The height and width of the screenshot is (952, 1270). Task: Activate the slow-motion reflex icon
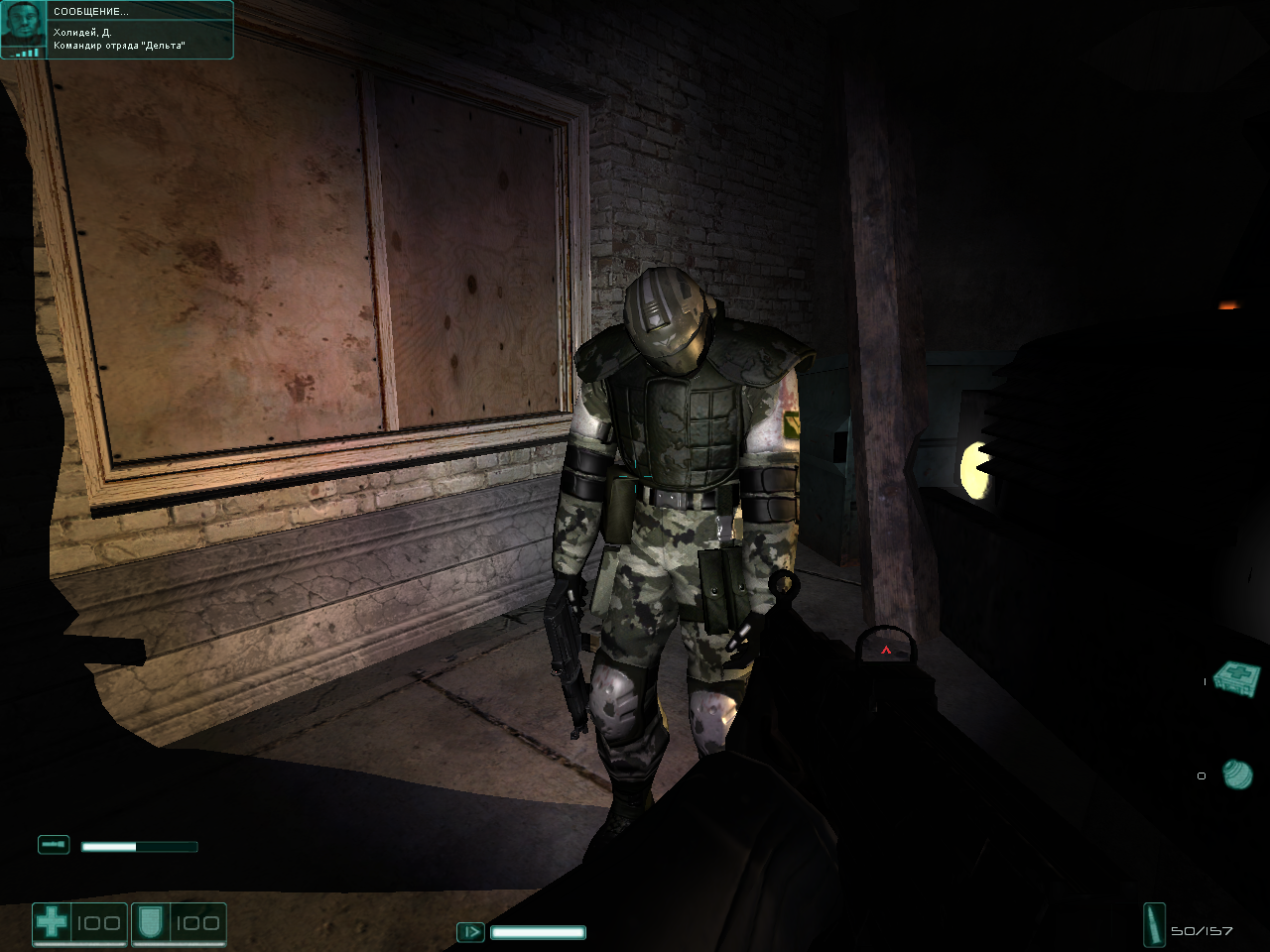[x=470, y=932]
